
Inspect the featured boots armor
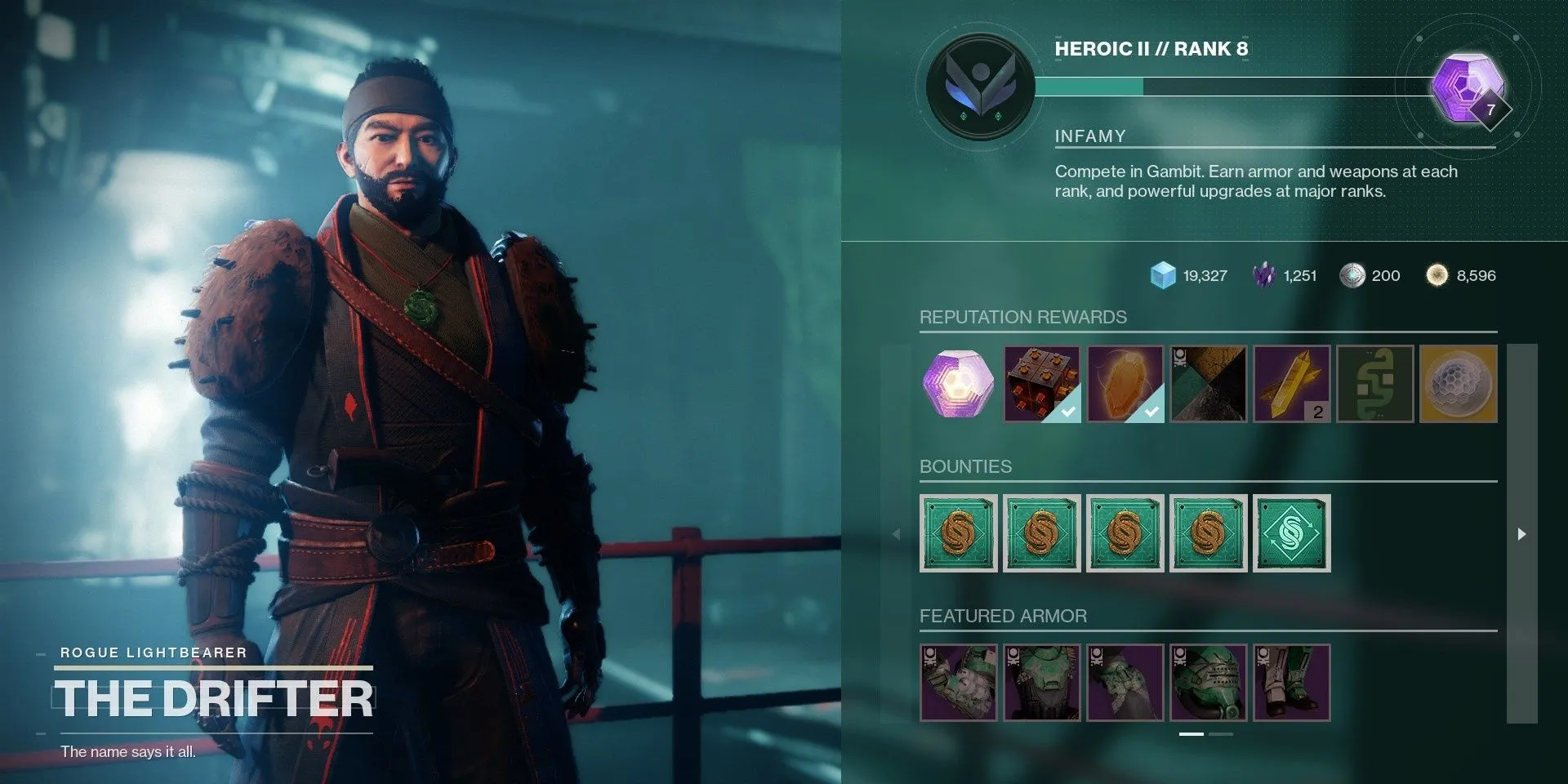tap(1292, 683)
